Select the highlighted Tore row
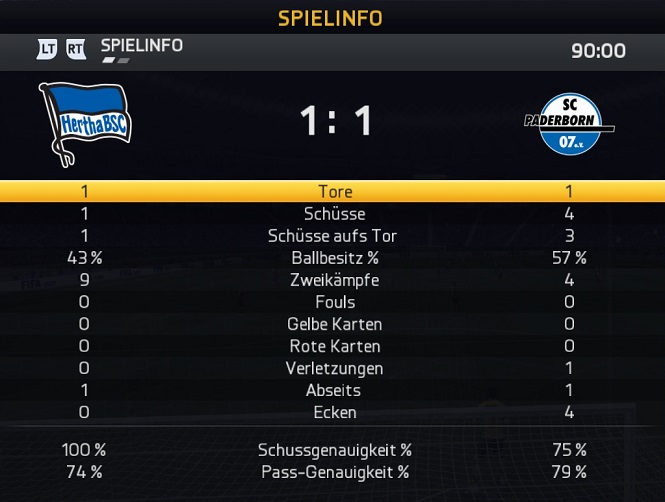Image resolution: width=665 pixels, height=502 pixels. (x=334, y=192)
